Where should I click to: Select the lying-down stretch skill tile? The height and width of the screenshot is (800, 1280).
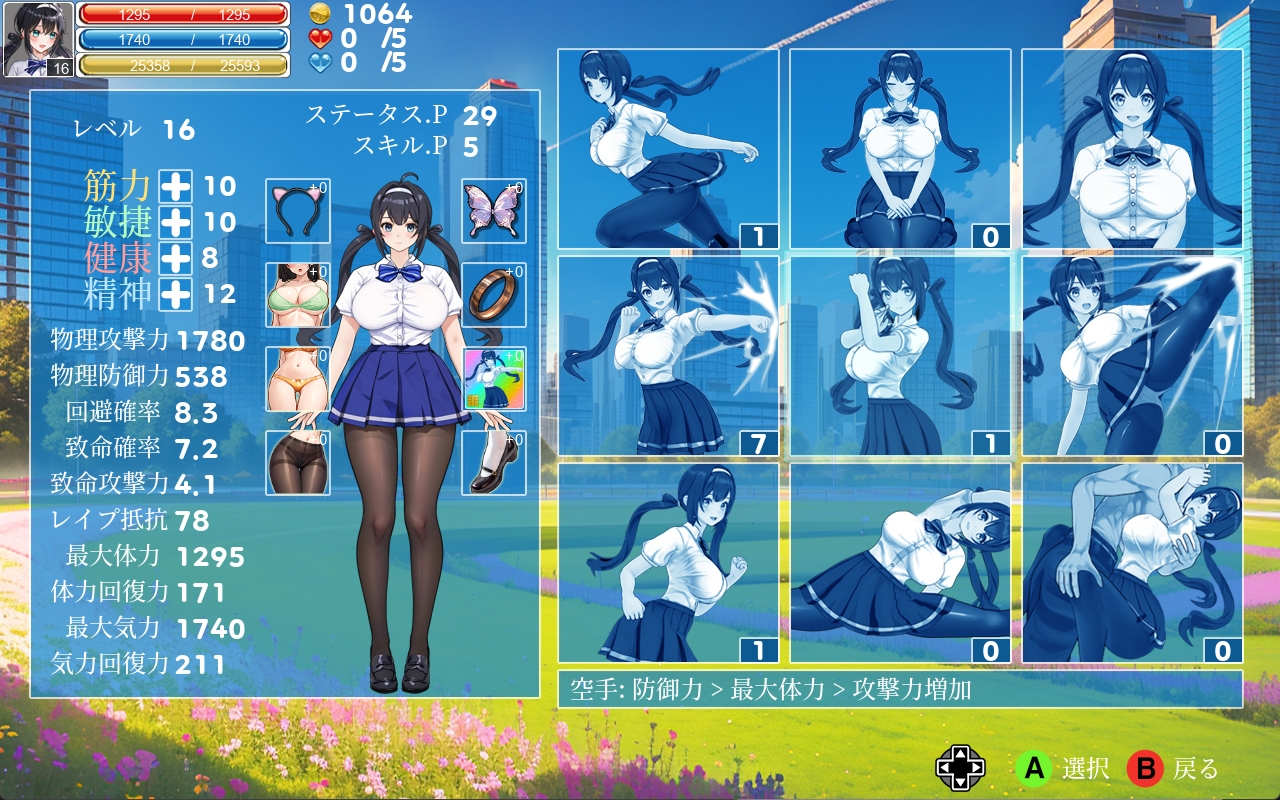[x=900, y=563]
